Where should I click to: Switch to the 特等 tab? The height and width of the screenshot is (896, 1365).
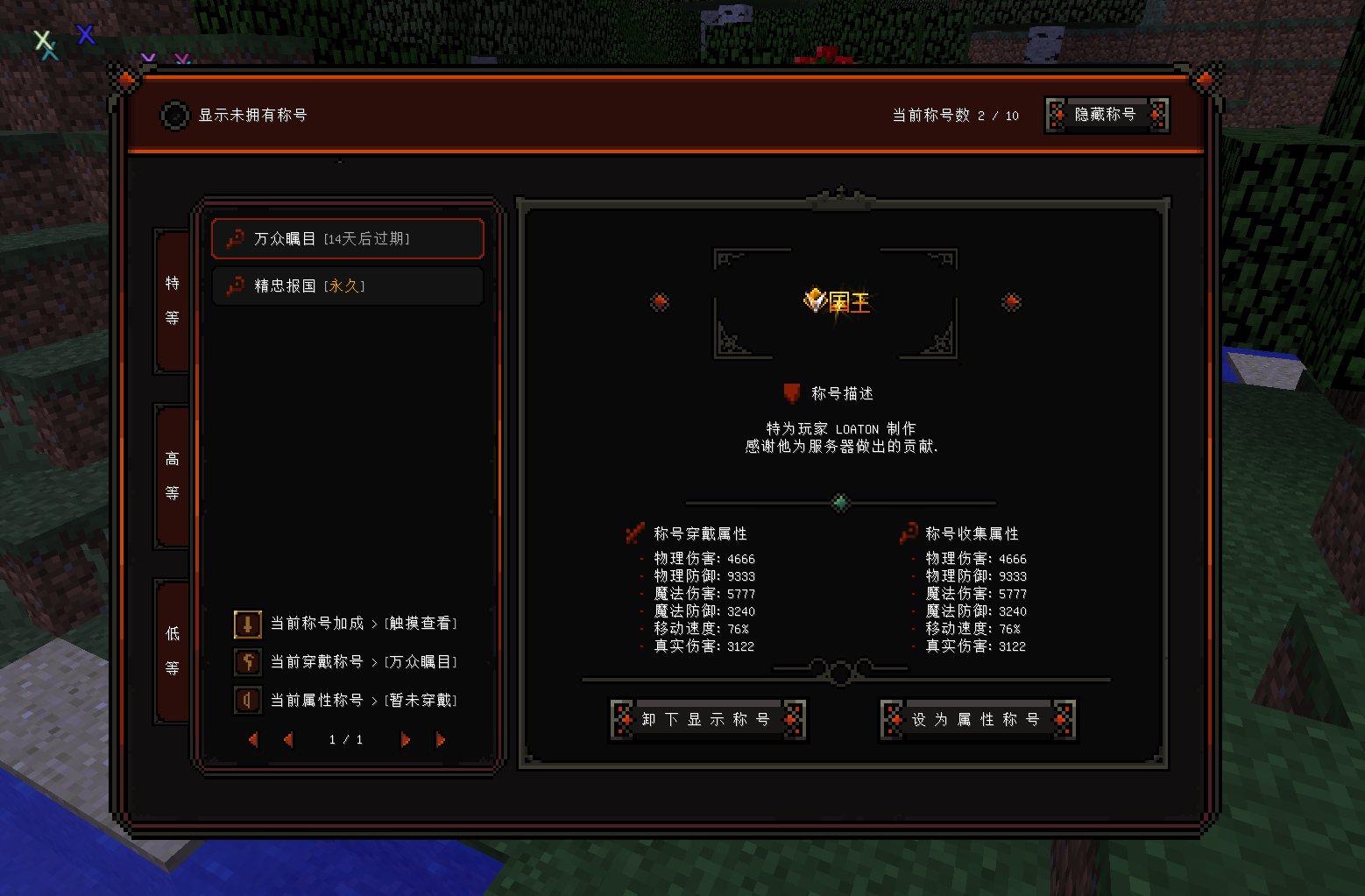(x=173, y=300)
